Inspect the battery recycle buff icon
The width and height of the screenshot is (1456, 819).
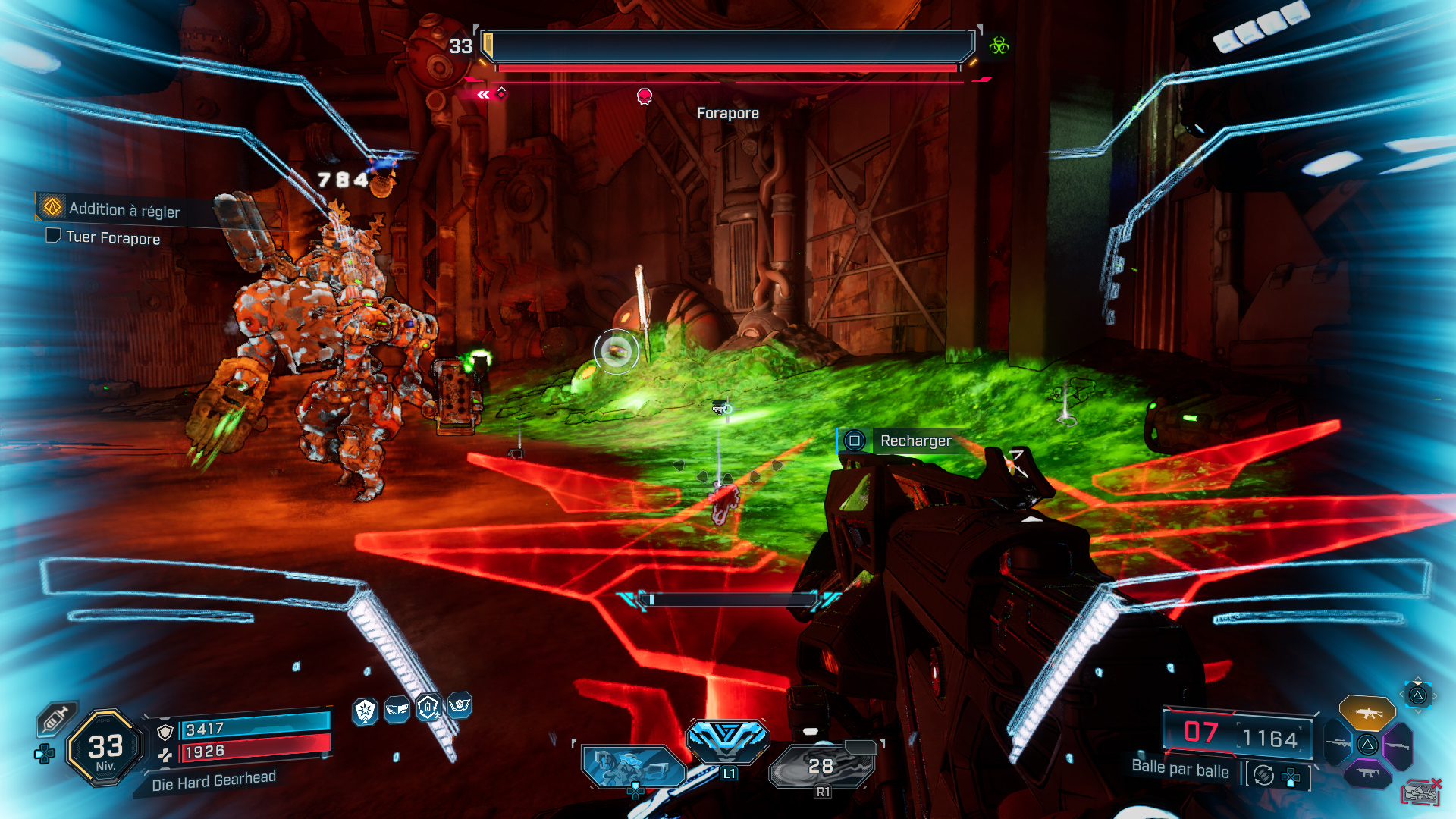point(428,708)
